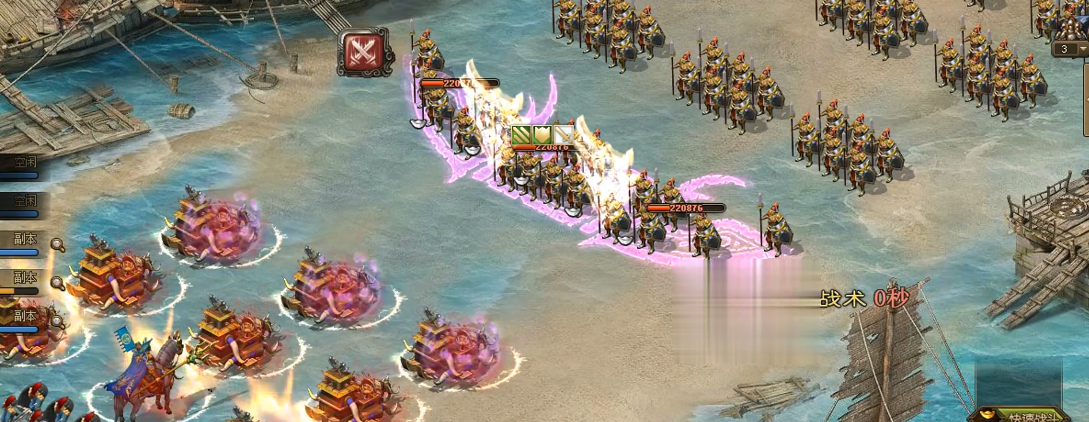This screenshot has height=422, width=1089.
Task: Choose the green diagonal-slash assault tactic
Action: pos(522,135)
